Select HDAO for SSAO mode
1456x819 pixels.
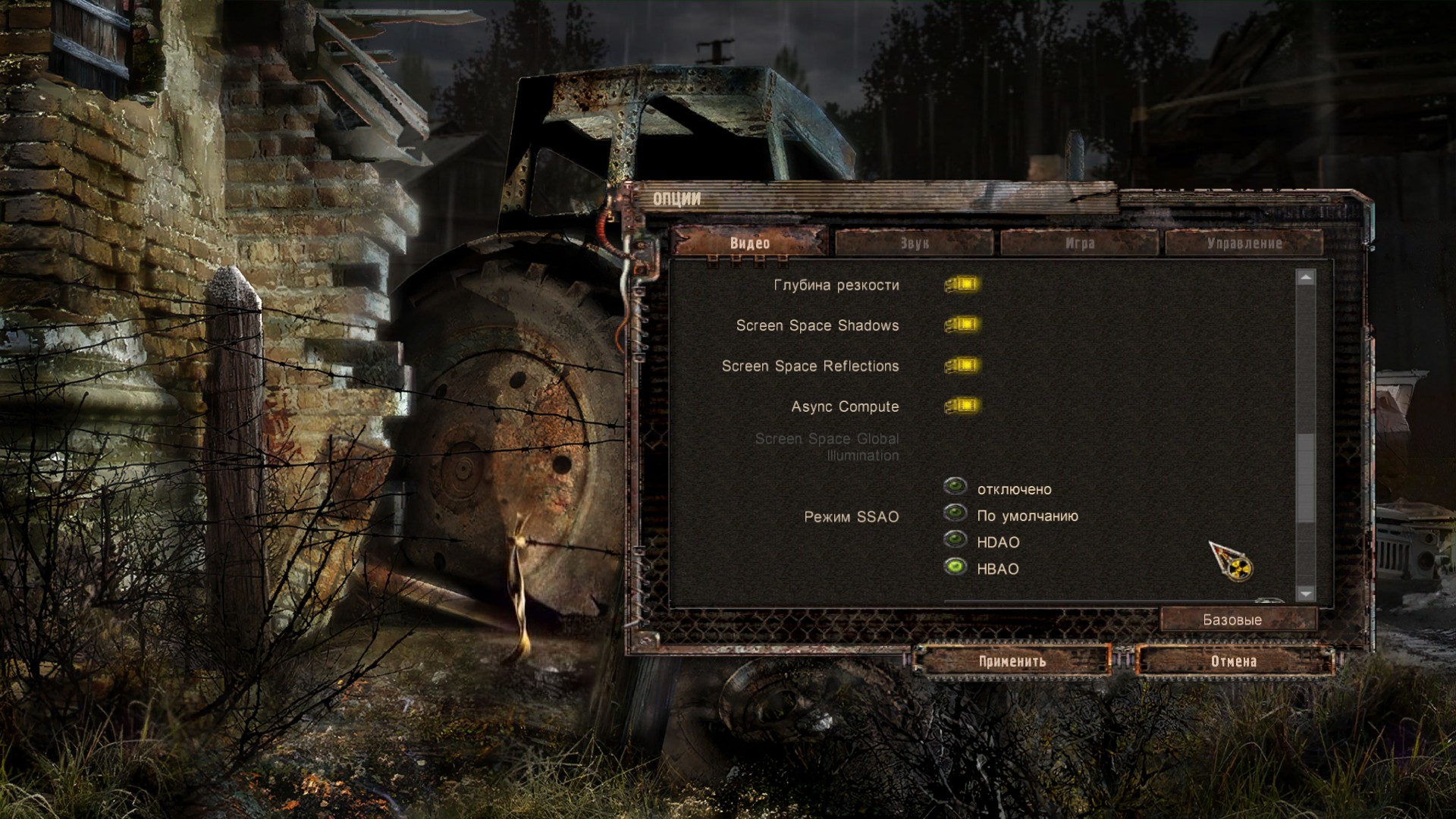pyautogui.click(x=955, y=540)
